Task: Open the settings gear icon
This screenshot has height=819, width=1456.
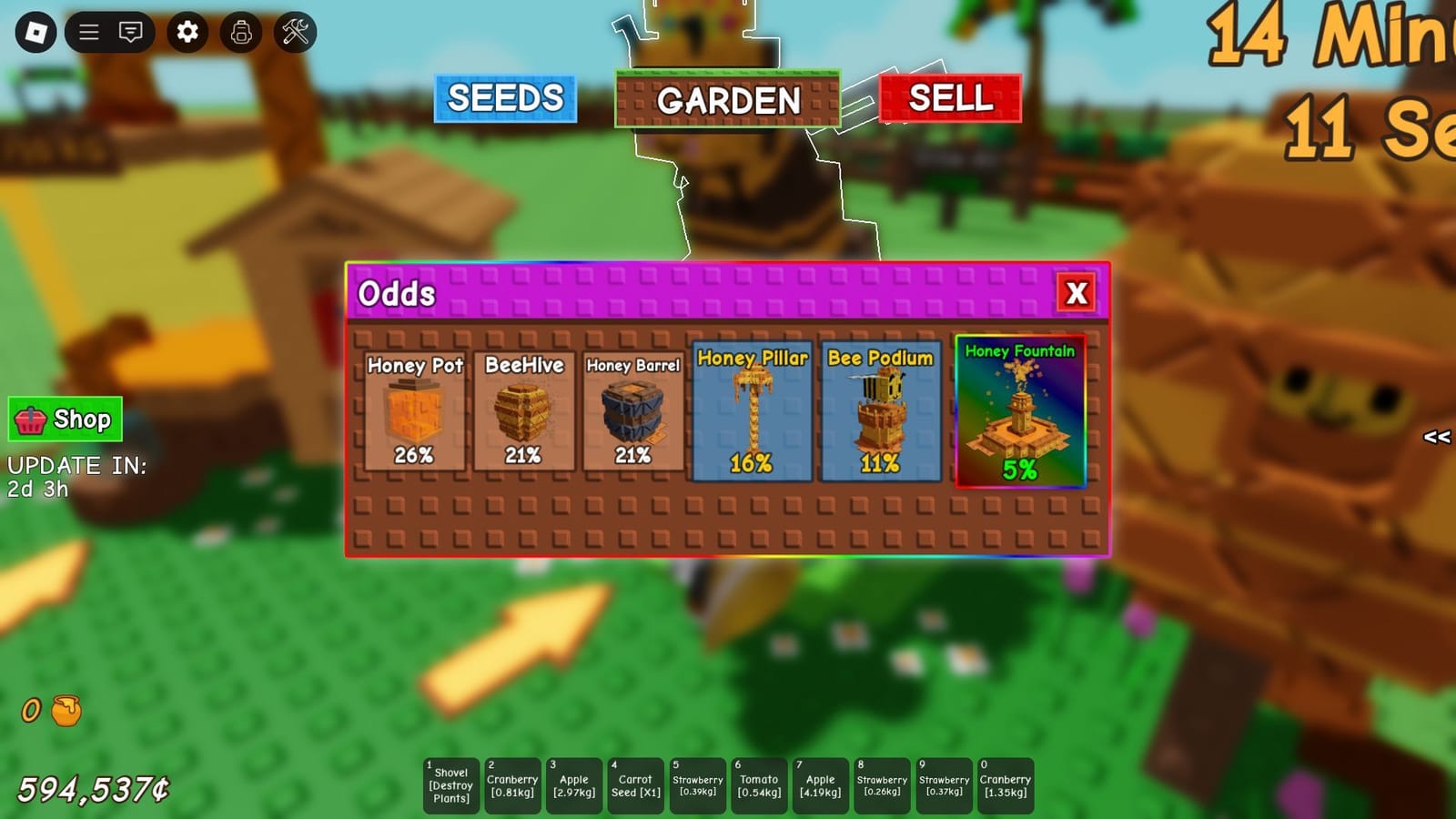Action: (188, 33)
